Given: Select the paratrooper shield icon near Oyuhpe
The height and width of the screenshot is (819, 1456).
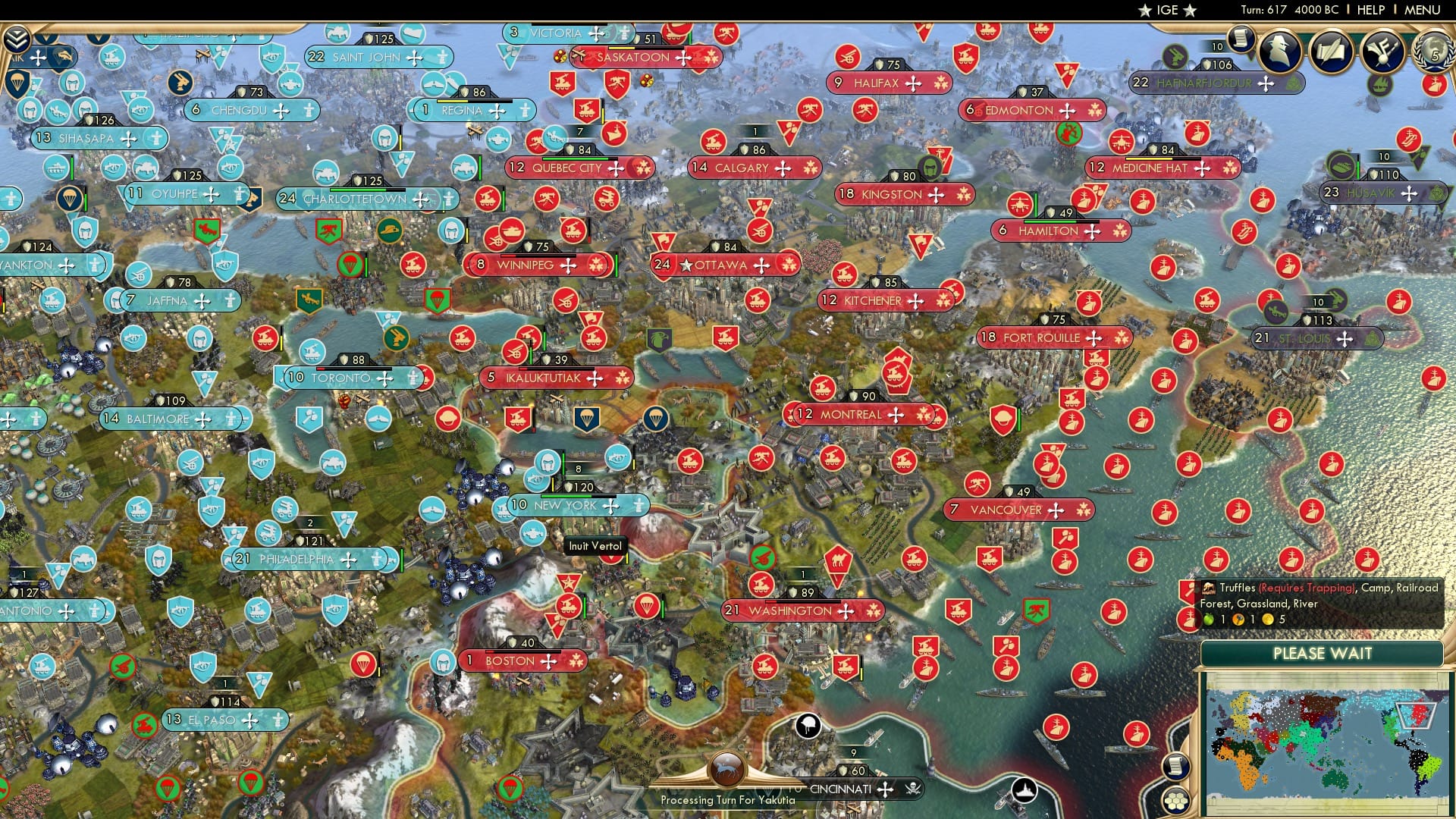Looking at the screenshot, I should (x=70, y=199).
